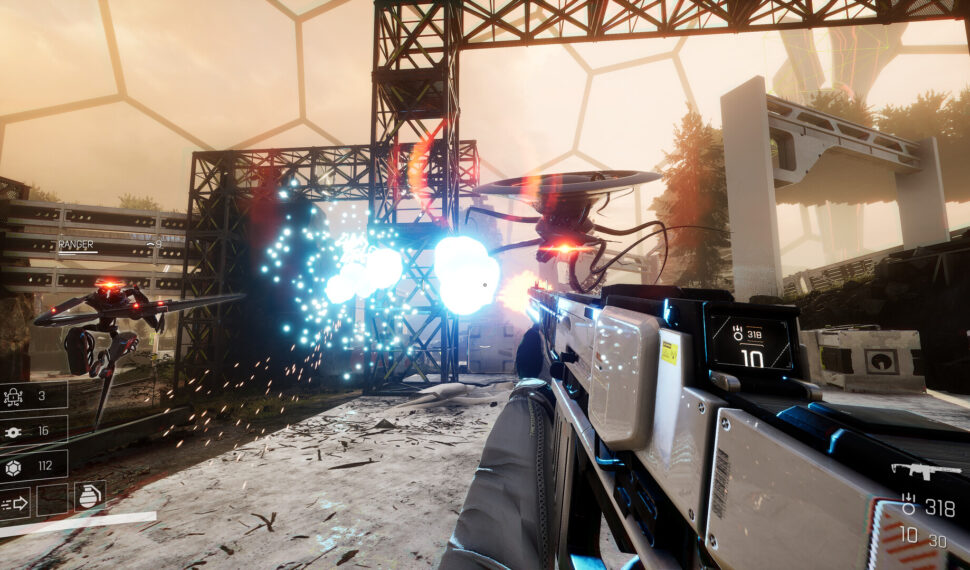Activate the dash arrow ability
Image resolution: width=970 pixels, height=570 pixels.
coord(15,502)
